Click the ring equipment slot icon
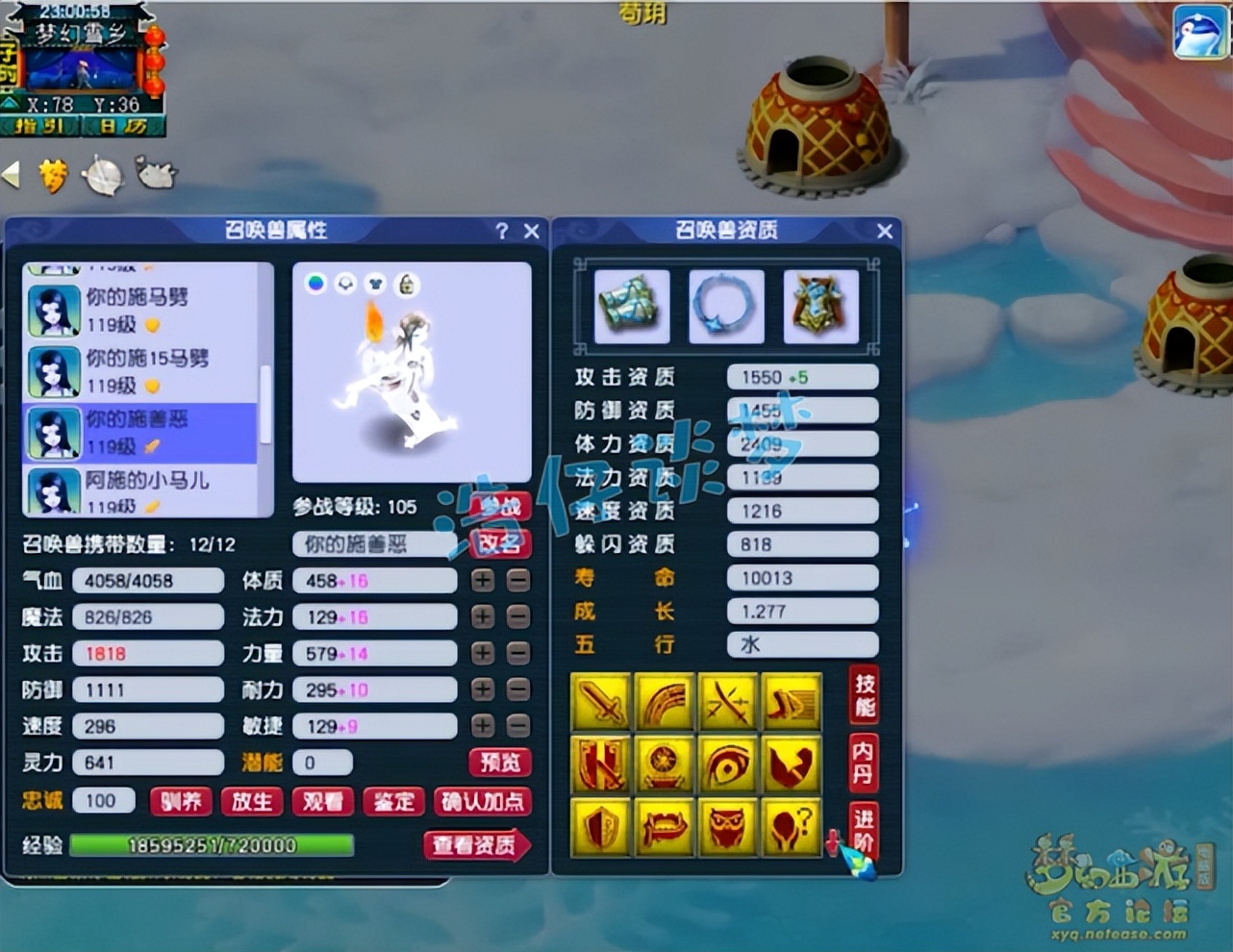This screenshot has height=952, width=1233. point(727,306)
